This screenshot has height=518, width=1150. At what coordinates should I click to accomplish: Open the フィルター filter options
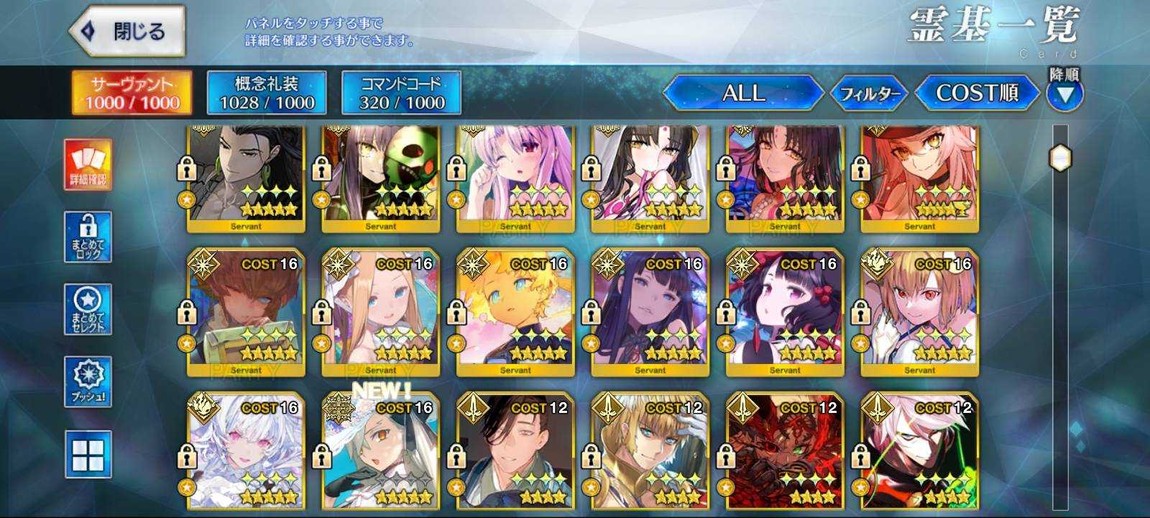869,94
